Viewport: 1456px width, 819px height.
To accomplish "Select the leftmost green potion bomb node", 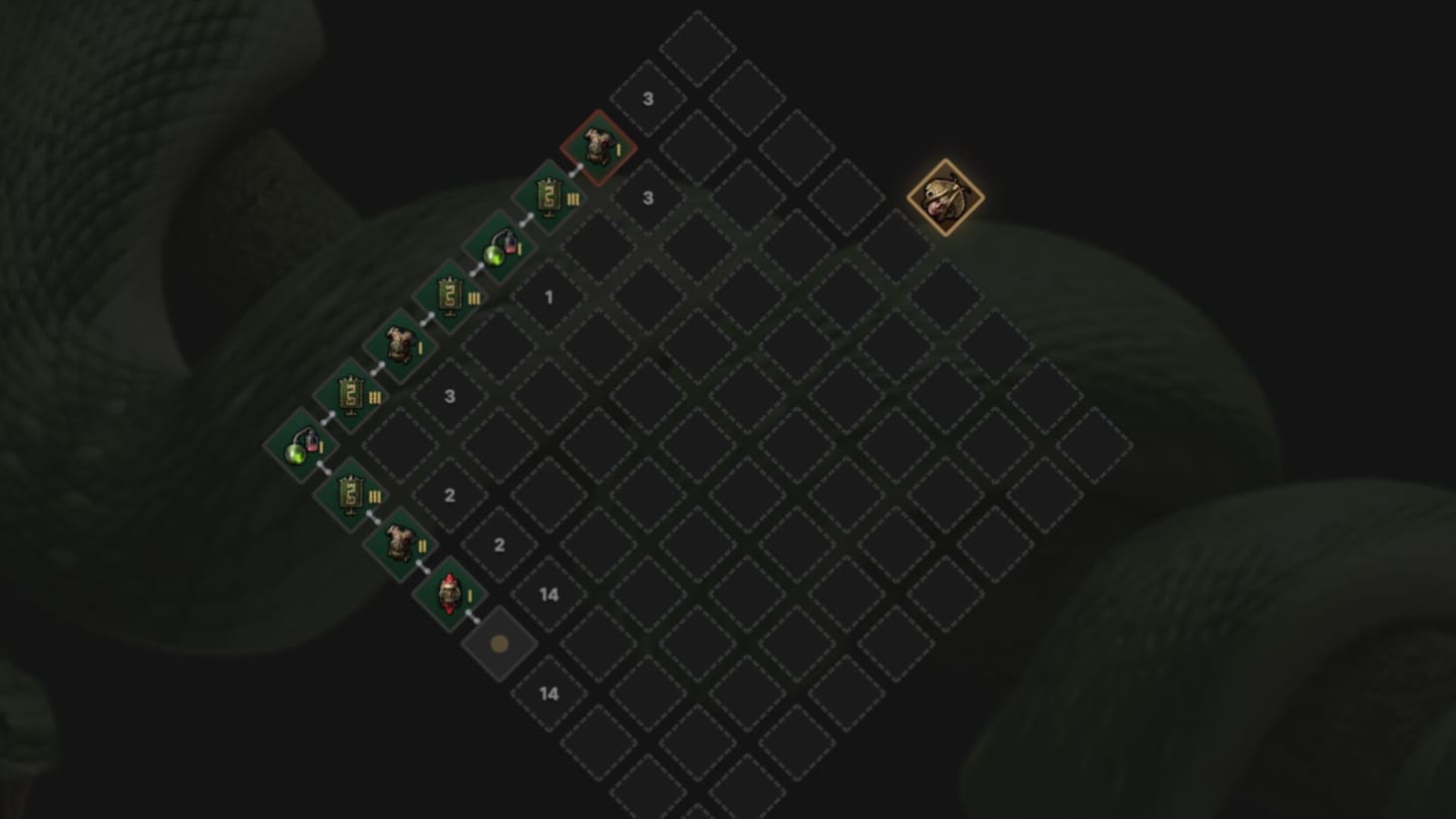I will tap(302, 445).
